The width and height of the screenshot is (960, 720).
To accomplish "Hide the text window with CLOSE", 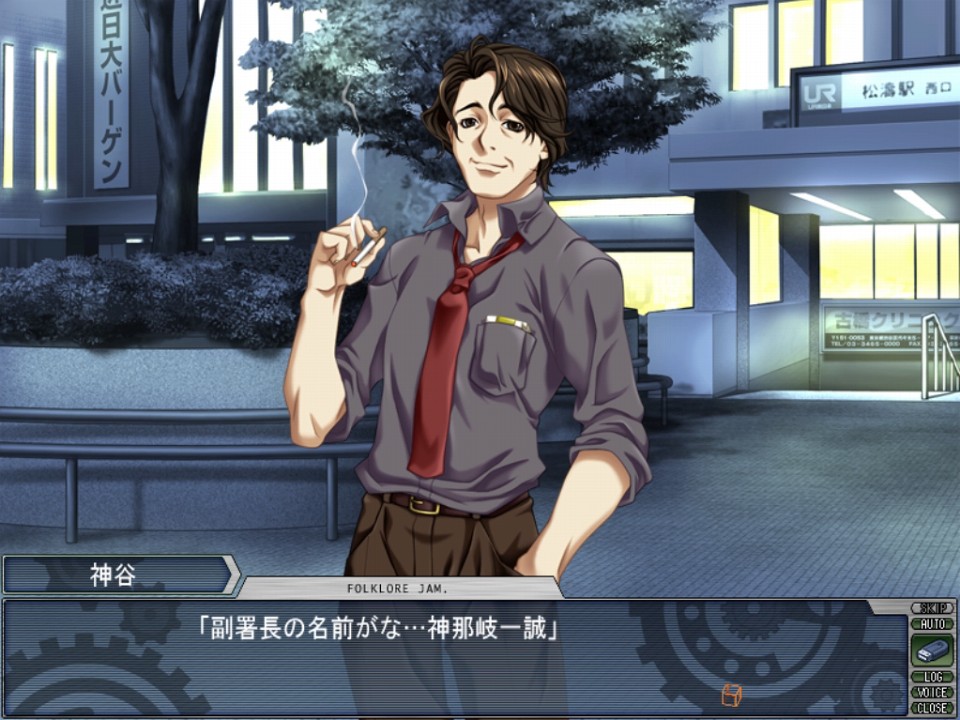I will (x=932, y=707).
